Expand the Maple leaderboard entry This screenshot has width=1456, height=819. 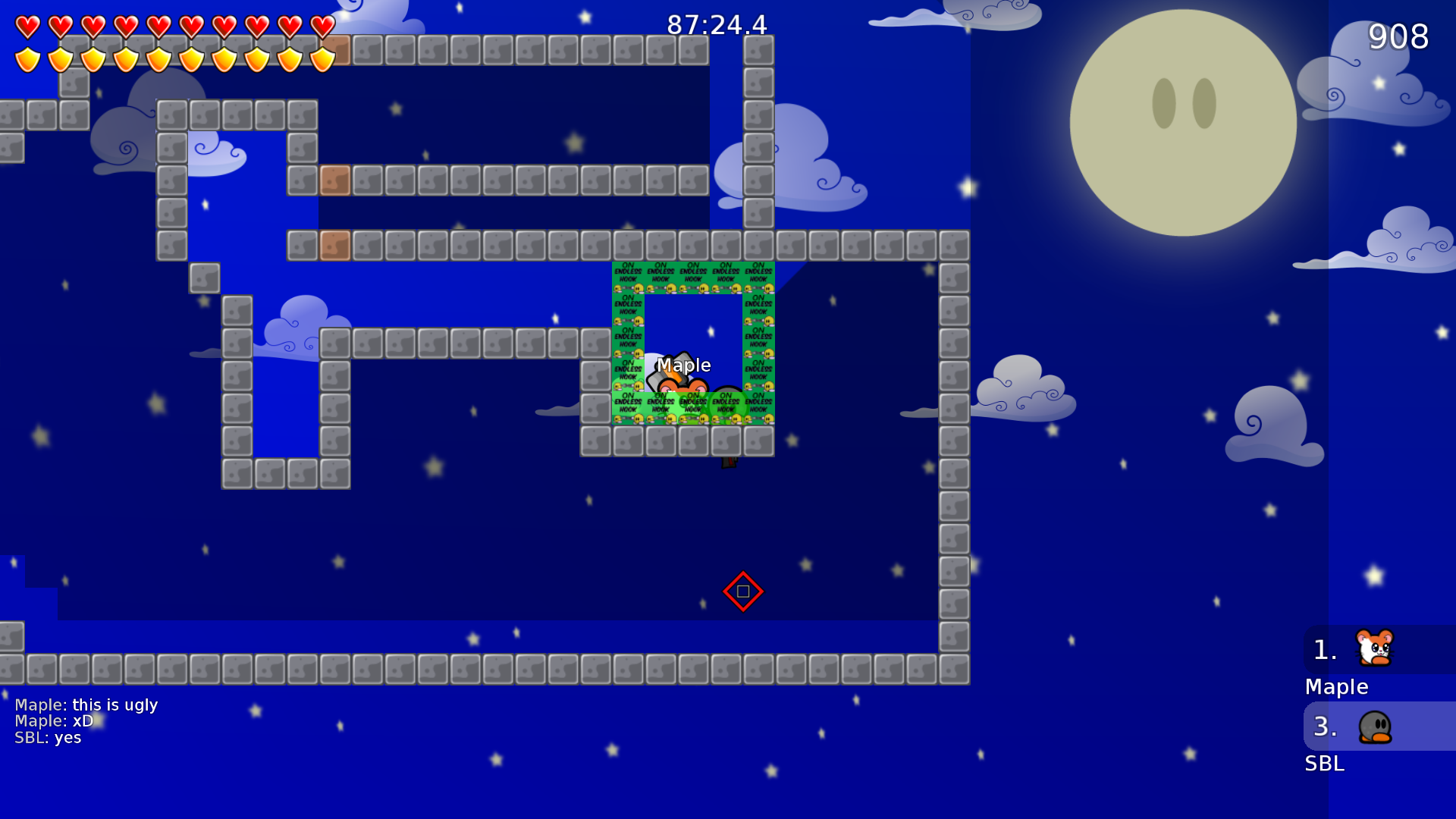[x=1336, y=687]
